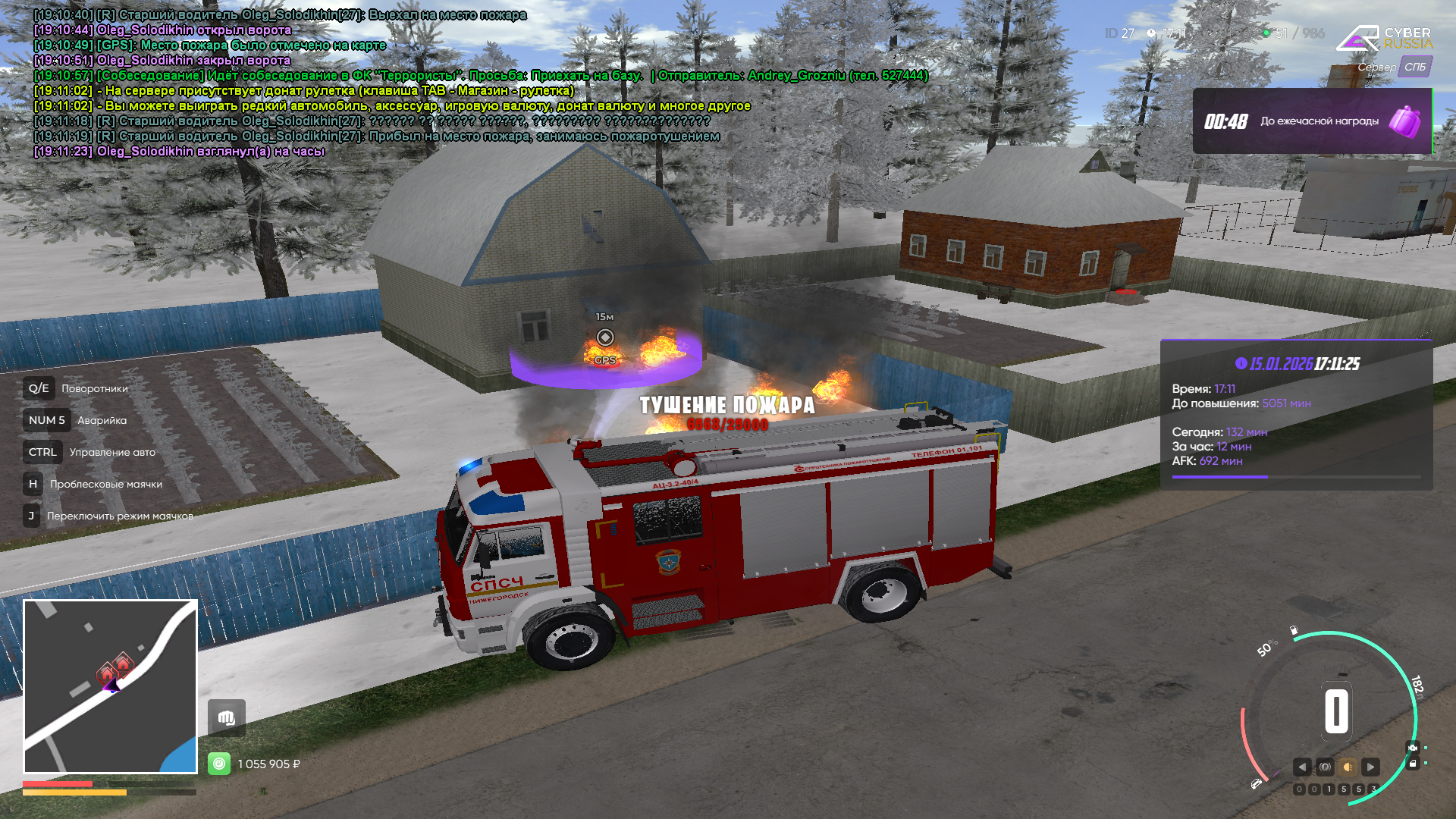Toggle the parking brake indicator
The width and height of the screenshot is (1456, 819).
(x=1325, y=767)
